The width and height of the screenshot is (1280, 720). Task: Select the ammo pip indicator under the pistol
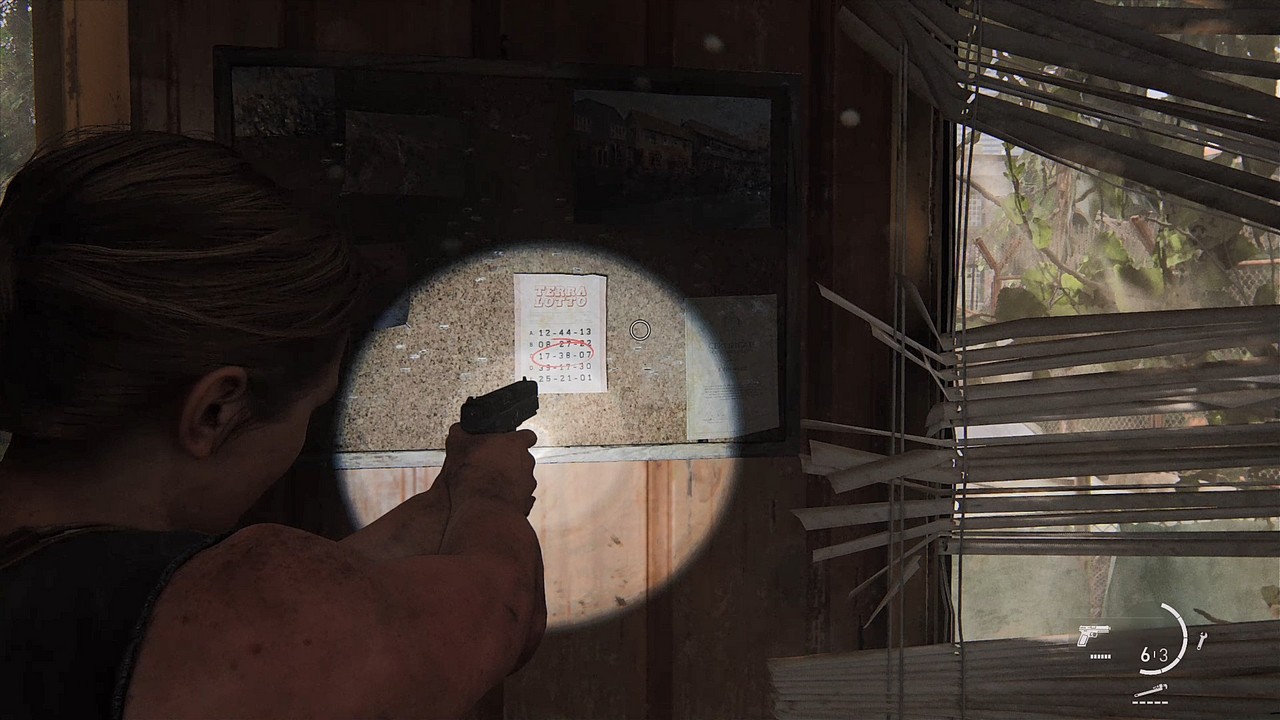1100,656
